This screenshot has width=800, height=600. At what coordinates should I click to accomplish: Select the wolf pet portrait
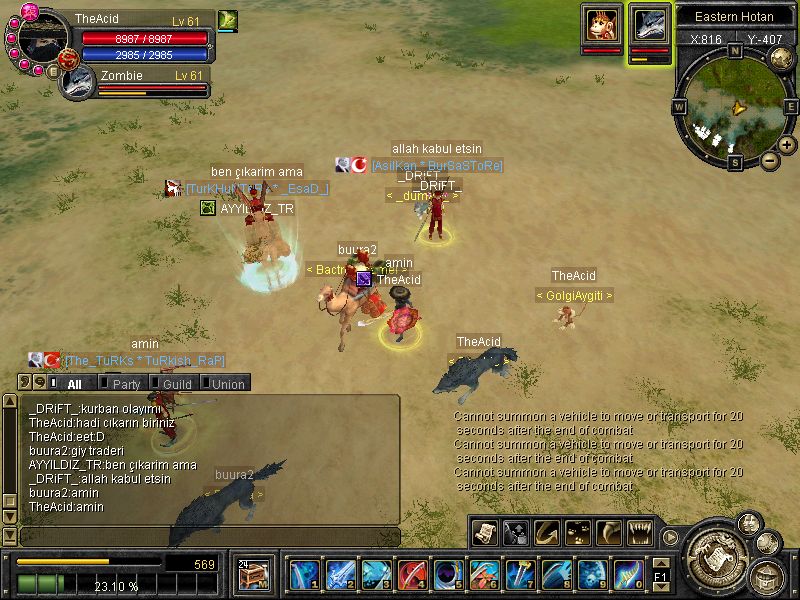[x=650, y=24]
